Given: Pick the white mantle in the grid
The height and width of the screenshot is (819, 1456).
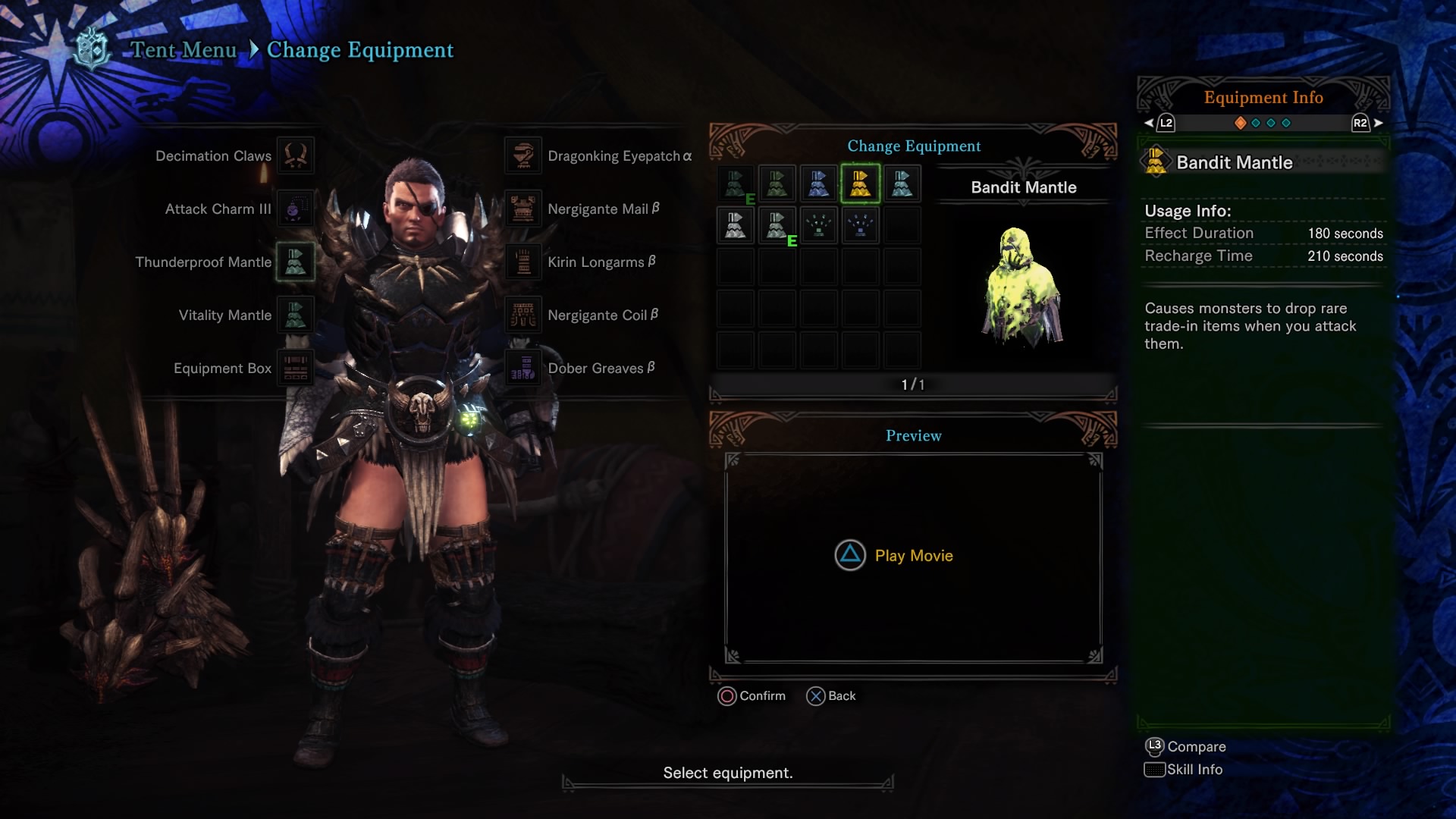Looking at the screenshot, I should (736, 225).
